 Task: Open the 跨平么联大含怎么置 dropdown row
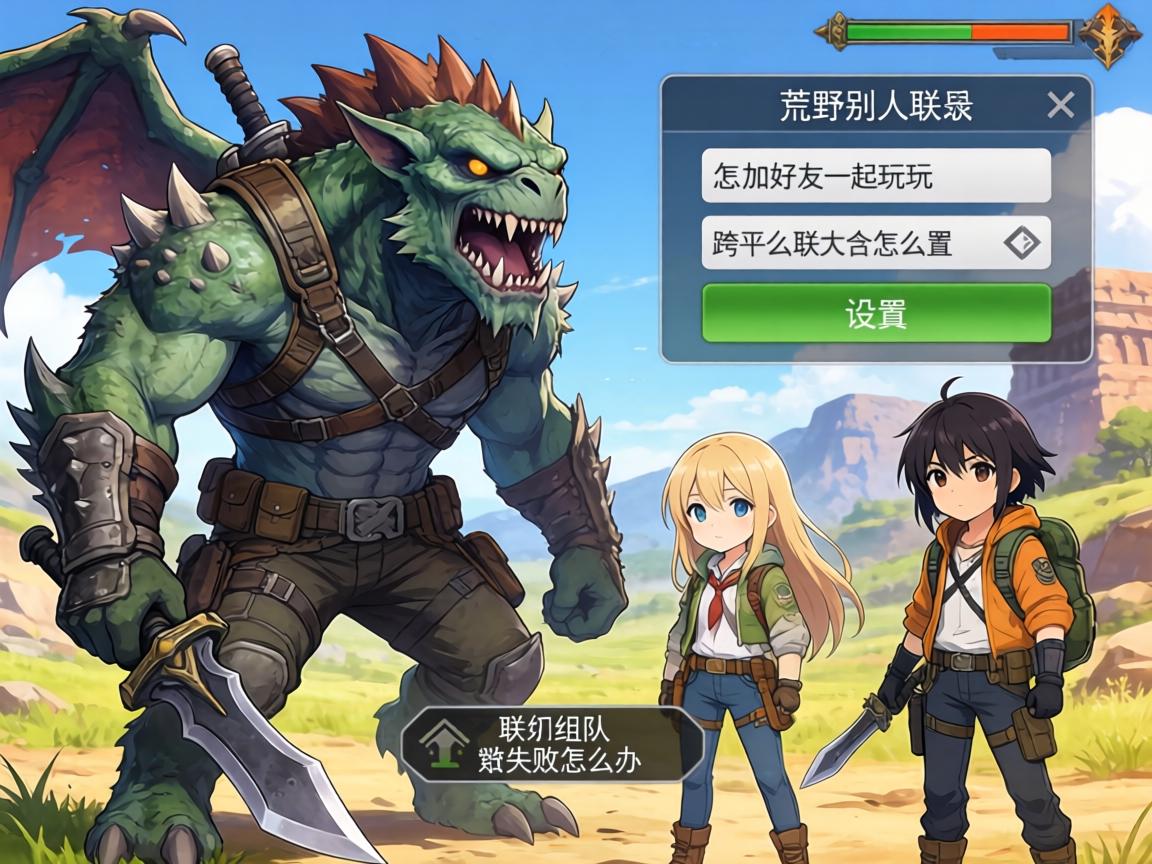coord(850,243)
